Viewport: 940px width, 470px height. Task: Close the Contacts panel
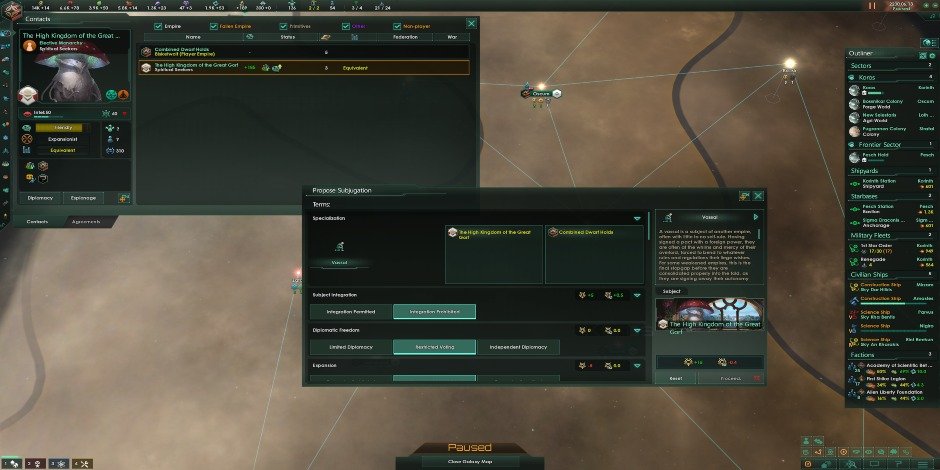pyautogui.click(x=471, y=23)
